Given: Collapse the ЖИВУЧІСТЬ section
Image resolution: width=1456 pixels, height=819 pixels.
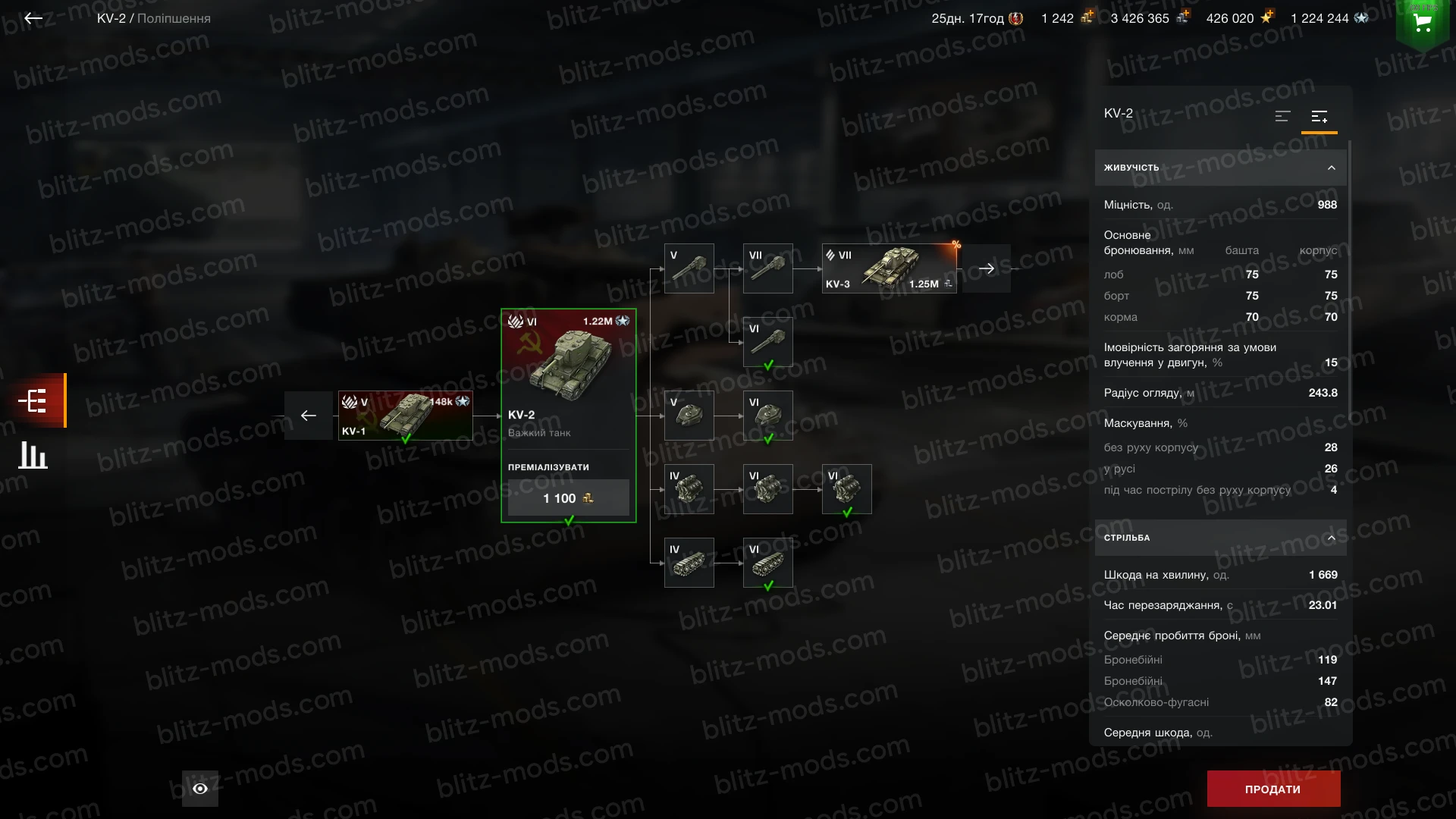Looking at the screenshot, I should pos(1331,168).
